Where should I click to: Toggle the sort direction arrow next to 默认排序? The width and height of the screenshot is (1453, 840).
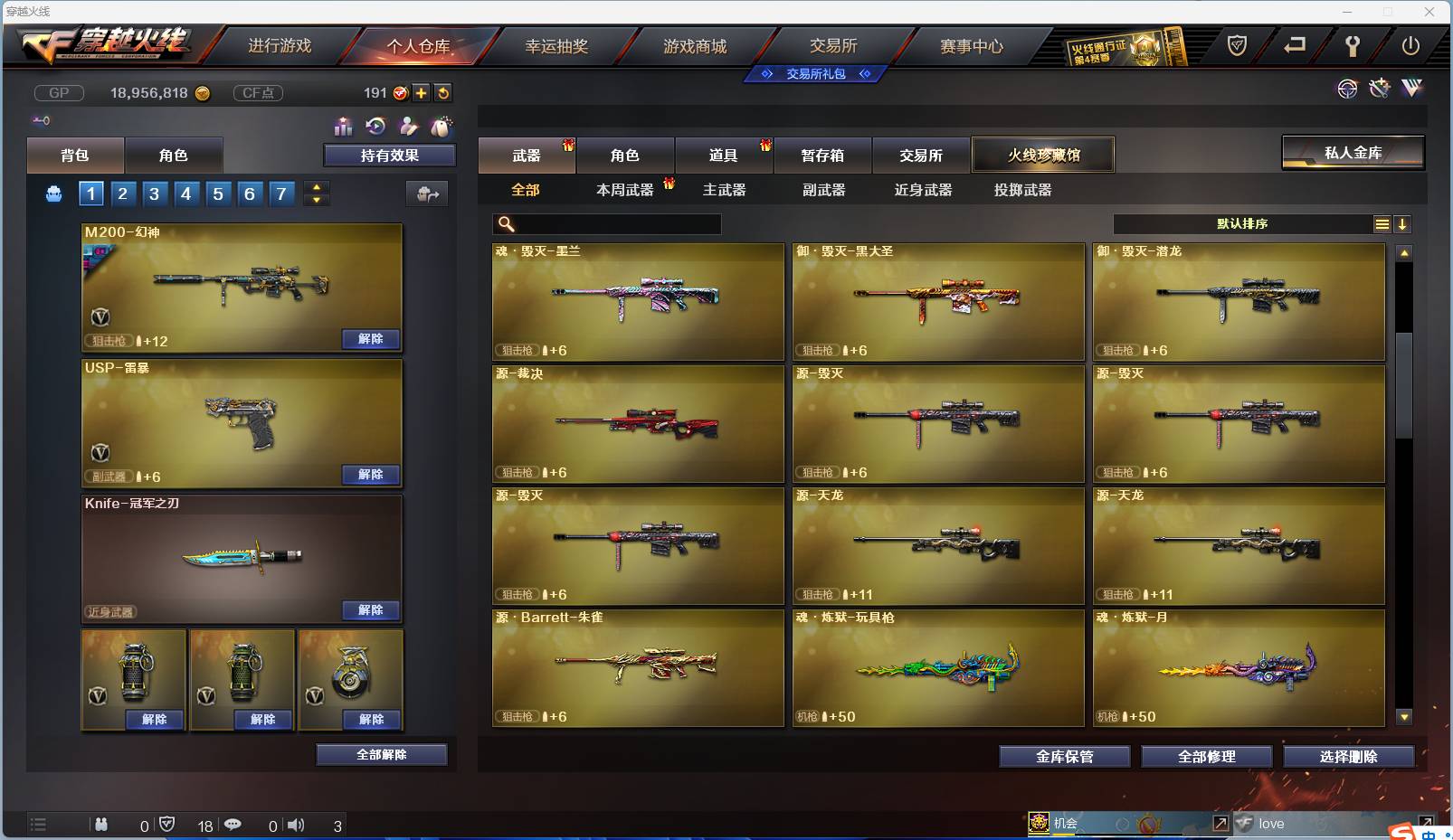1403,223
